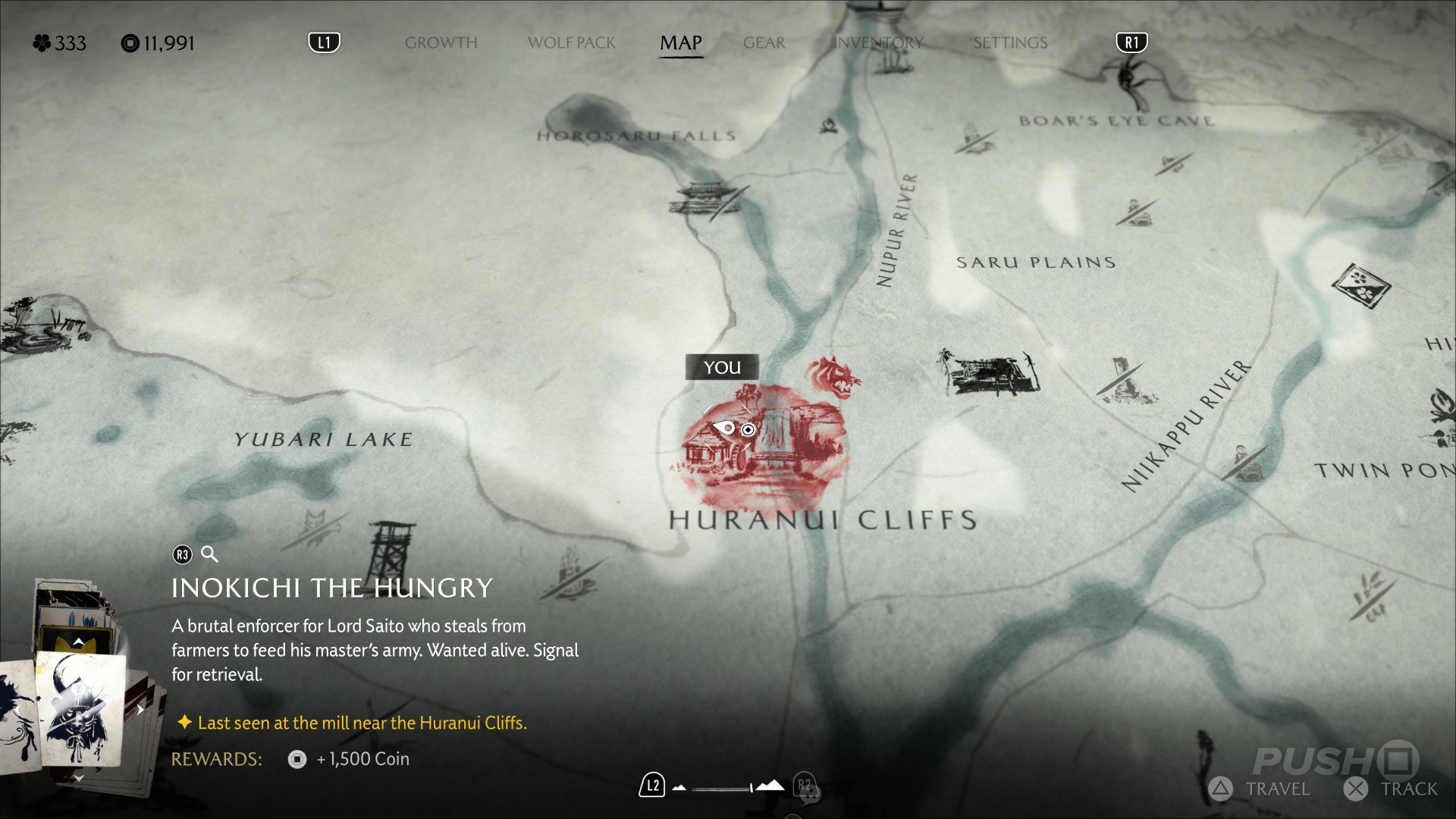Select the campfire marker near Nupur River
Image resolution: width=1456 pixels, height=819 pixels.
[x=828, y=125]
